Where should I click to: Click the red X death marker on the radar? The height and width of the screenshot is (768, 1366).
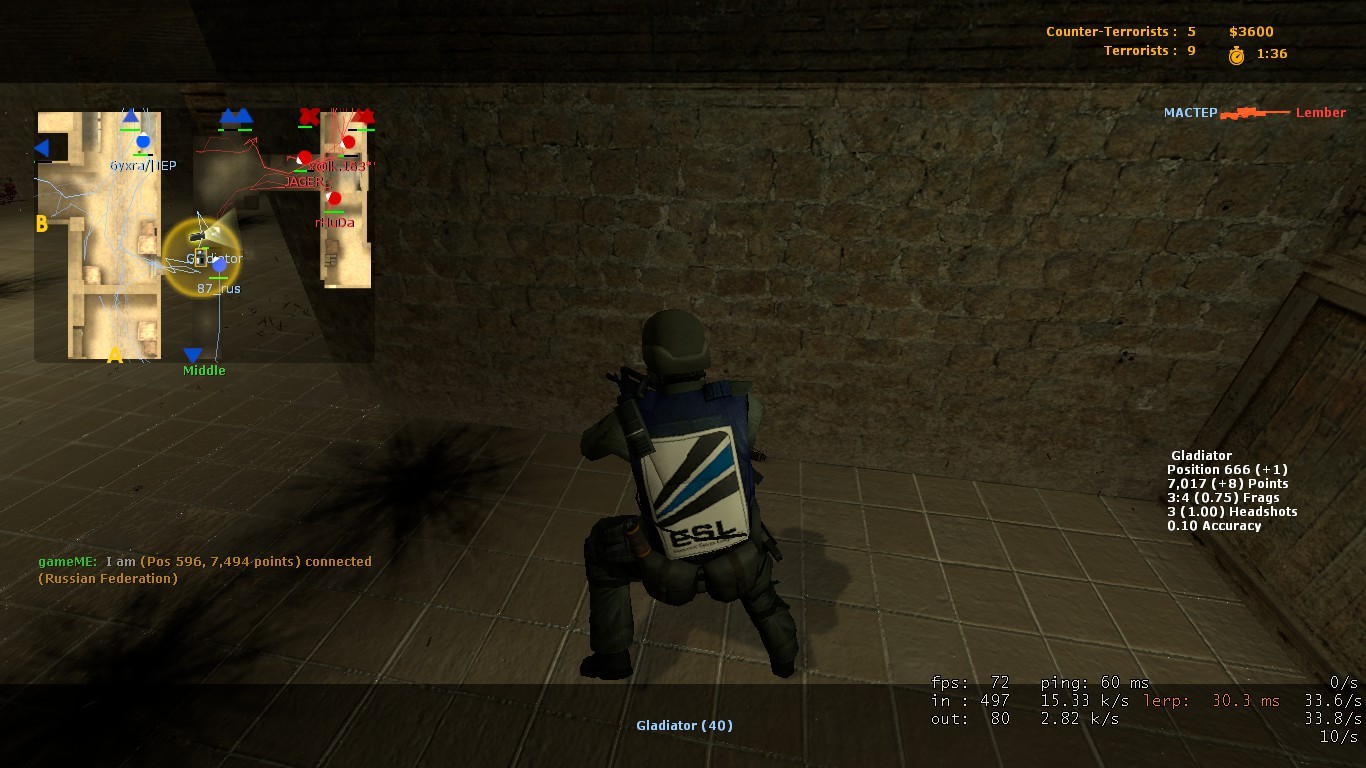(307, 117)
